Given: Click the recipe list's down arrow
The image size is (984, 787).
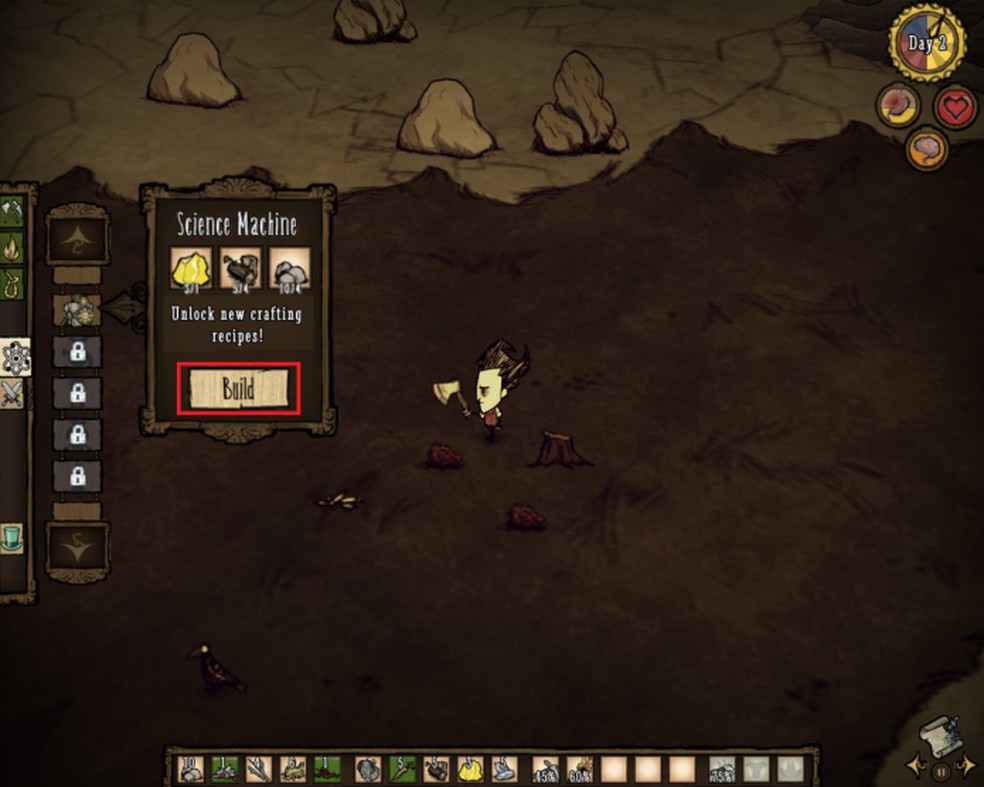Looking at the screenshot, I should click(x=76, y=546).
